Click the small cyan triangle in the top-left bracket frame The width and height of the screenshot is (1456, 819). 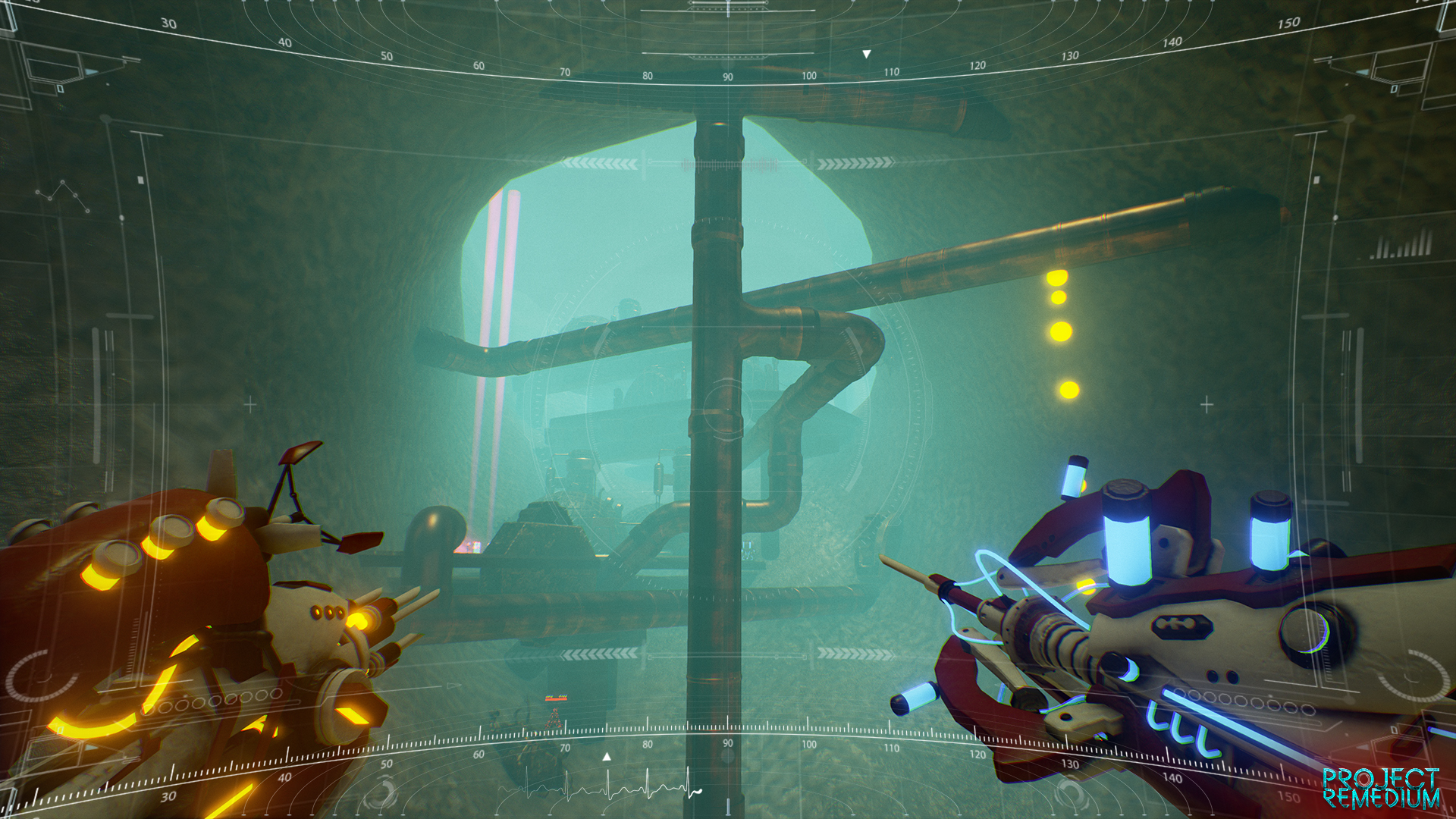(x=89, y=71)
